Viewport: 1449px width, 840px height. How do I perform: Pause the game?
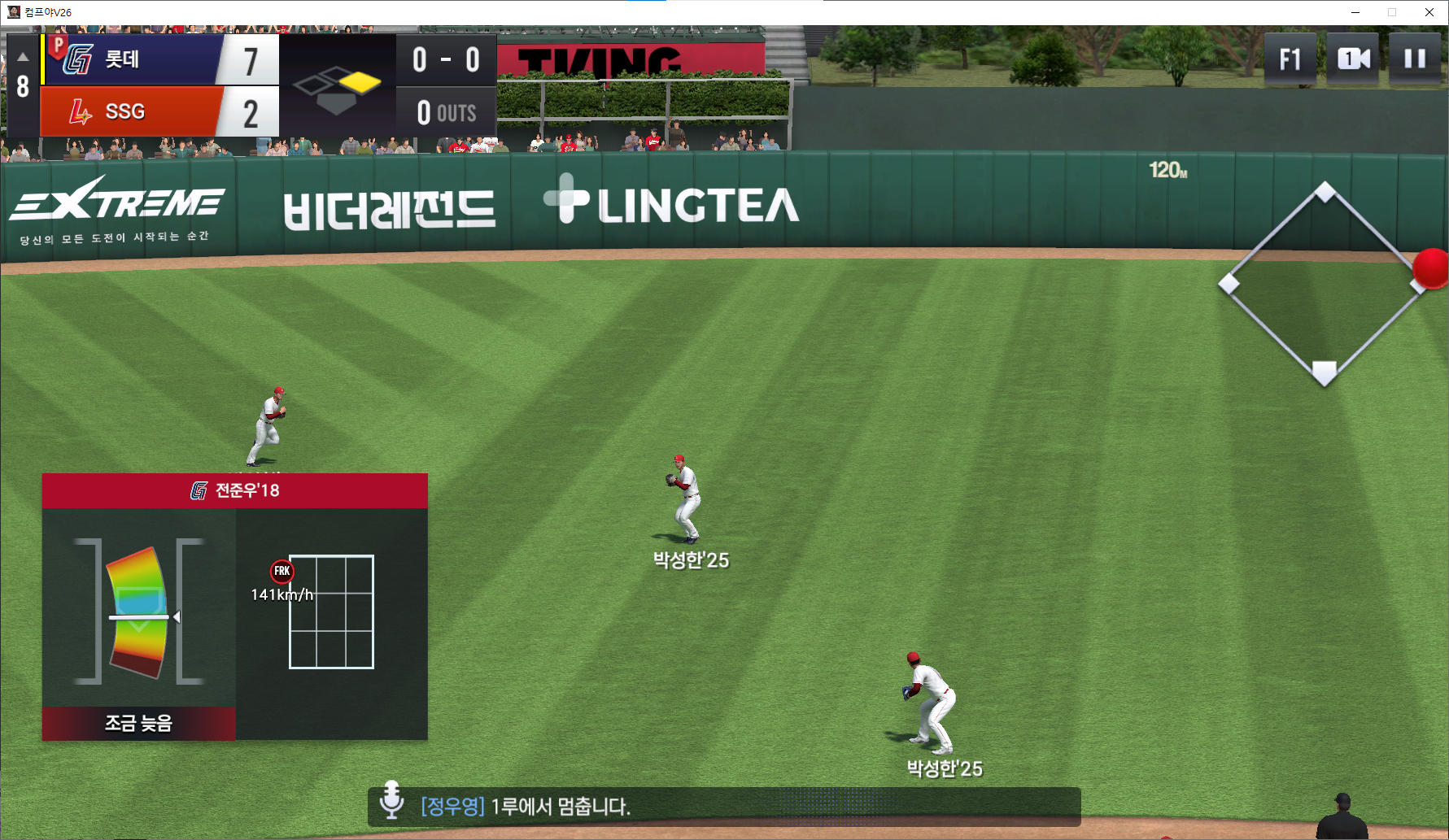[1415, 59]
